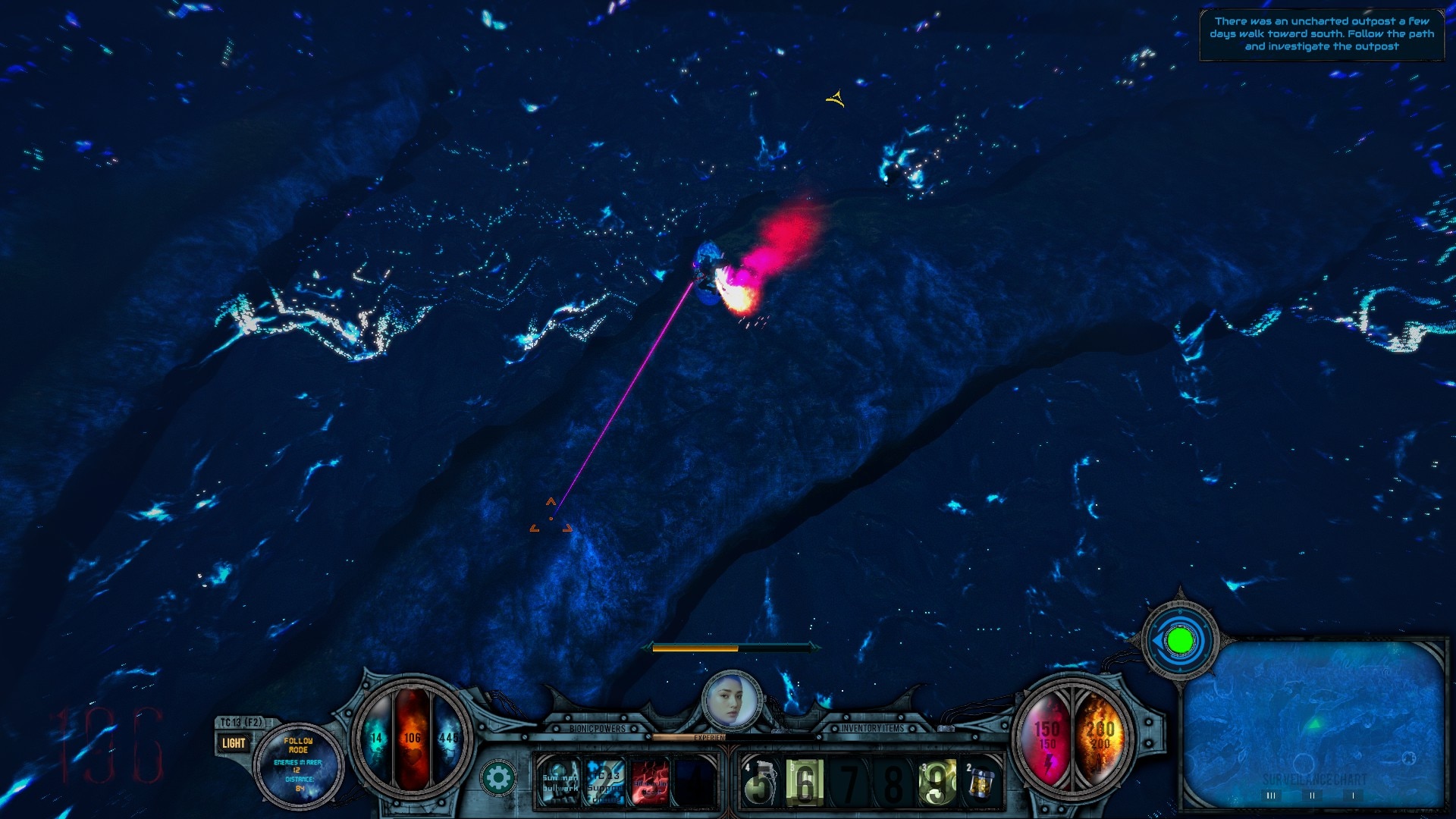1456x819 pixels.
Task: Click the green compass dial above minimap
Action: (1180, 642)
